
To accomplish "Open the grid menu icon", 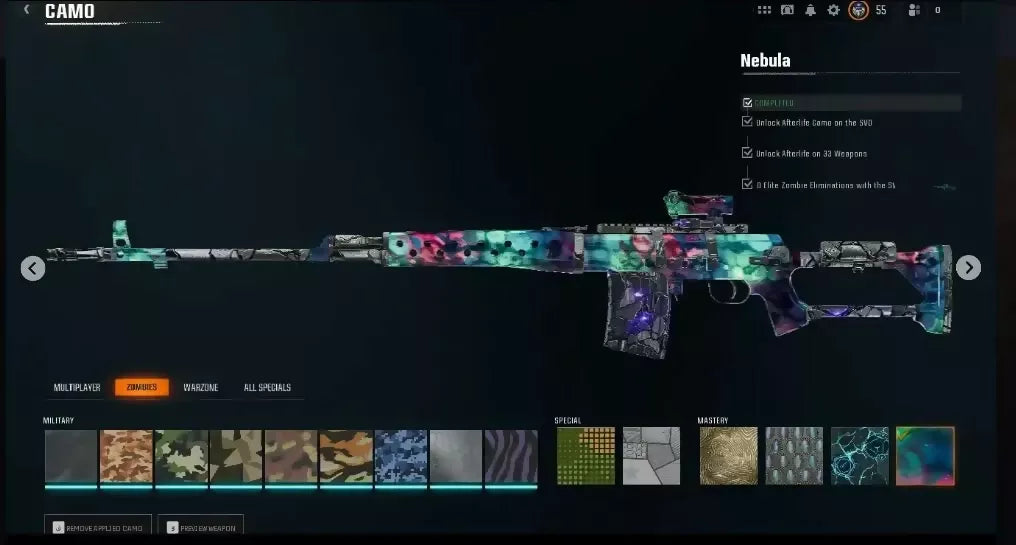I will point(764,10).
